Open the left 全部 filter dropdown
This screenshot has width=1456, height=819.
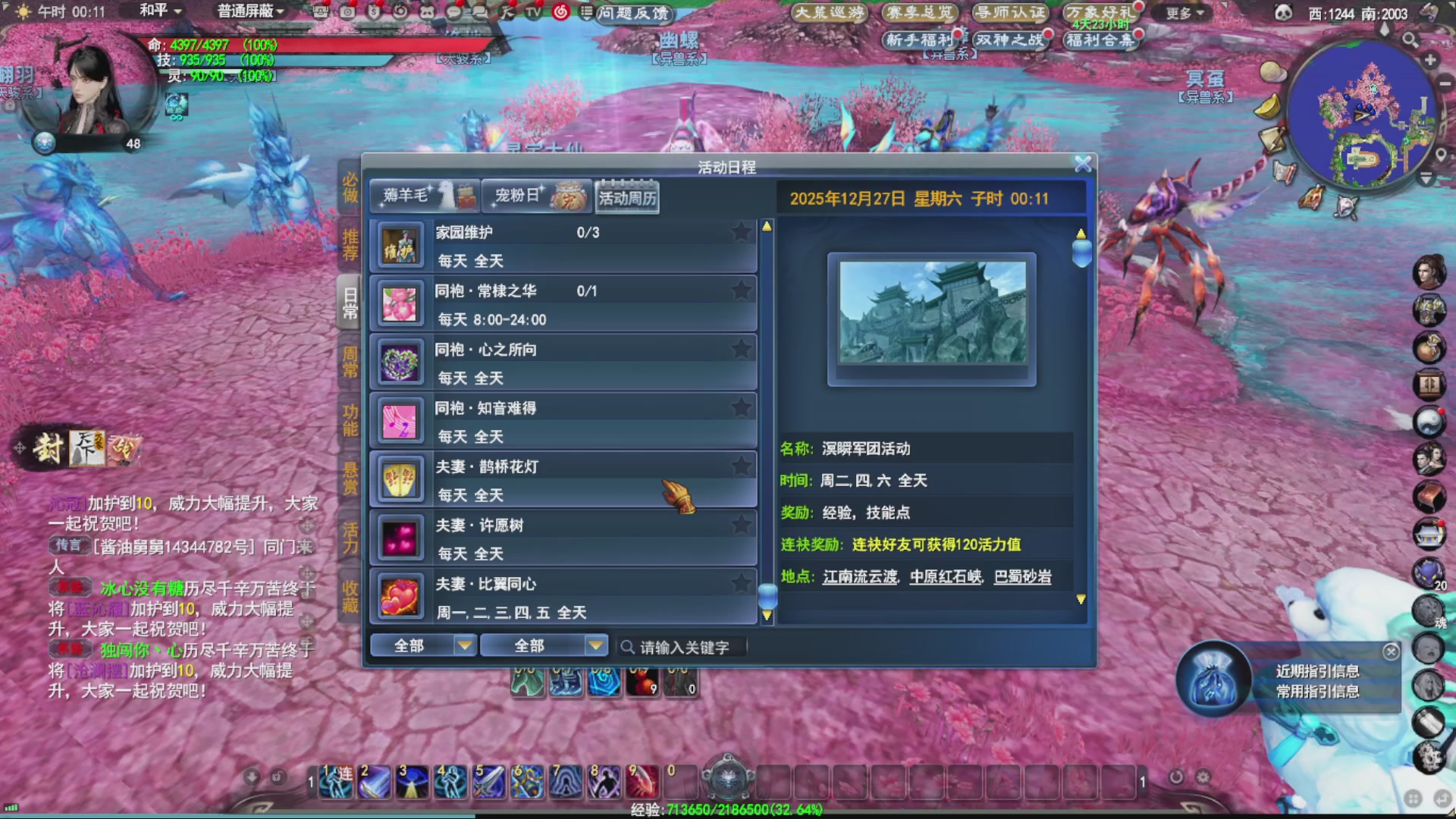coord(423,645)
